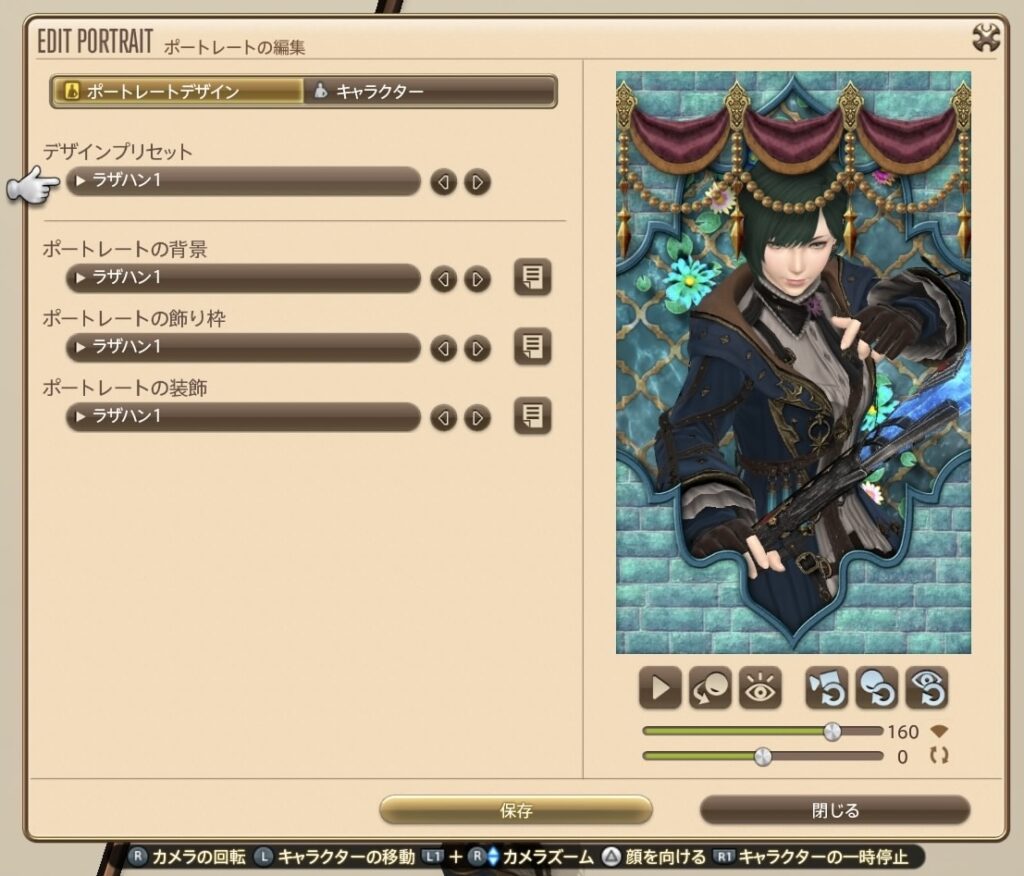
Task: Adjust the camera zoom slider at 160
Action: click(x=832, y=732)
